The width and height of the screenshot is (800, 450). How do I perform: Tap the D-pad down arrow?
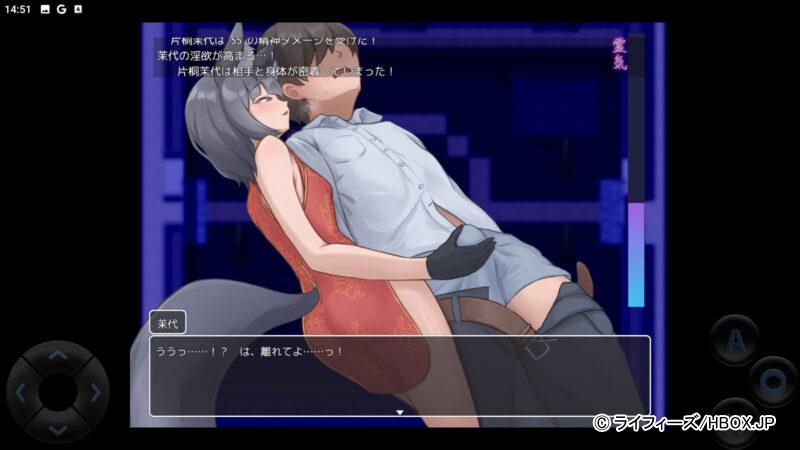58,428
